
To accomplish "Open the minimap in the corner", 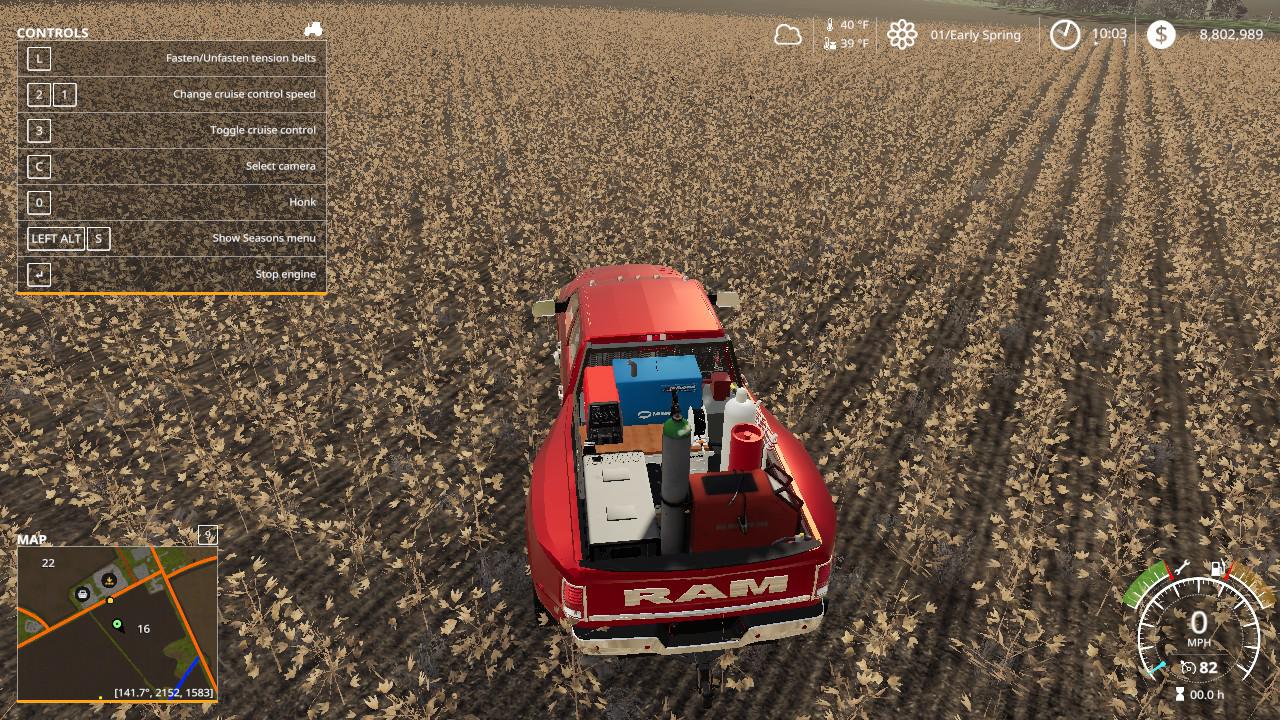I will [x=117, y=622].
